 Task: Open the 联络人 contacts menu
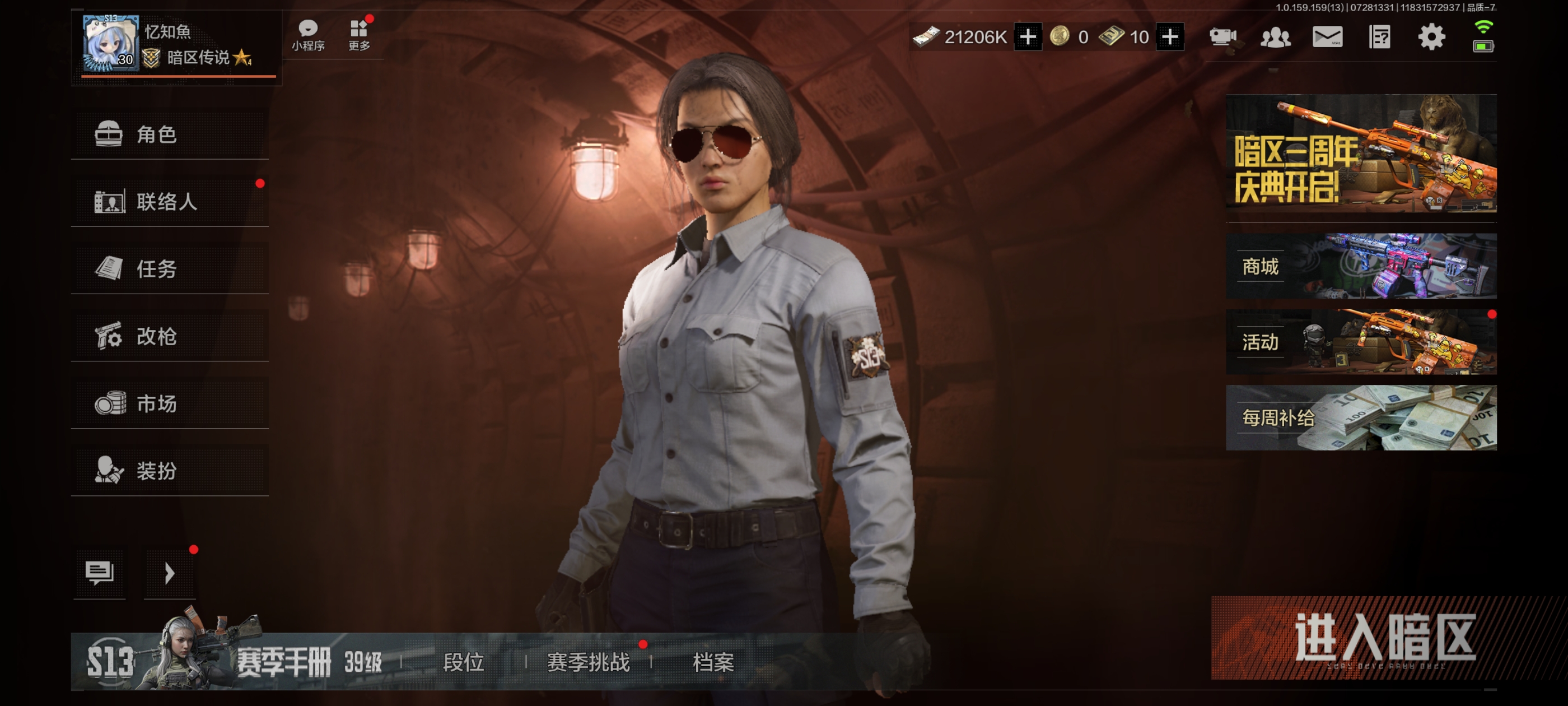(169, 202)
